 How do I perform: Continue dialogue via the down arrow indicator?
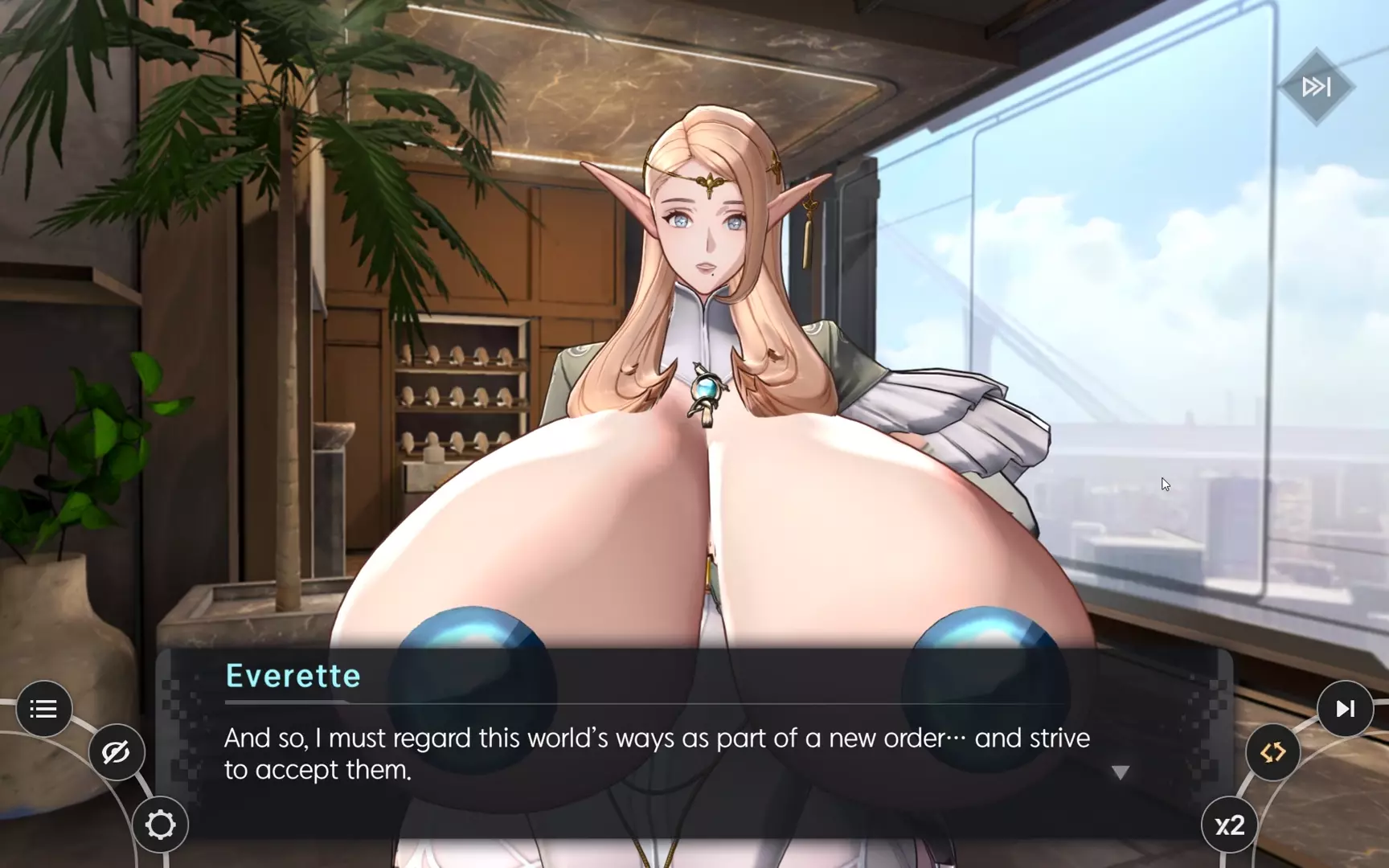(1121, 772)
